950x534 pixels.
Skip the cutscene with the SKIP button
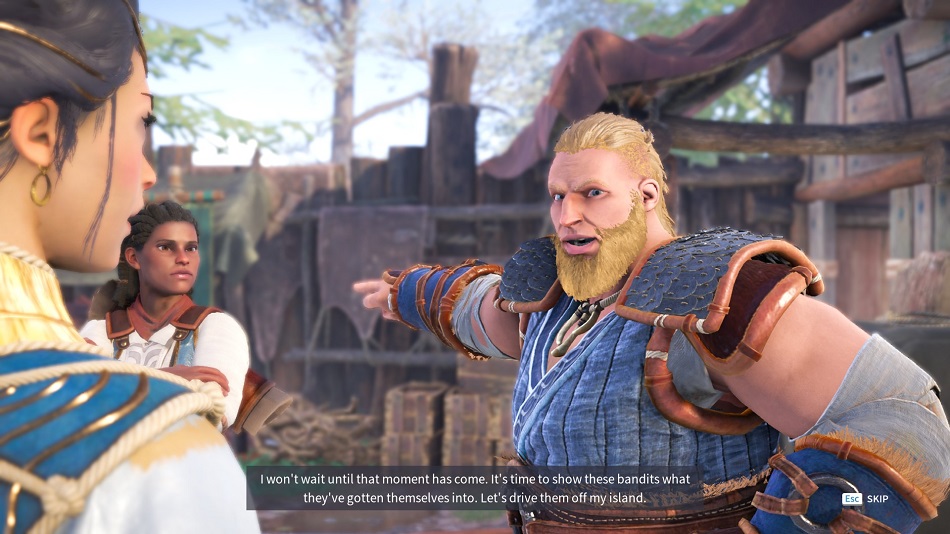point(875,498)
